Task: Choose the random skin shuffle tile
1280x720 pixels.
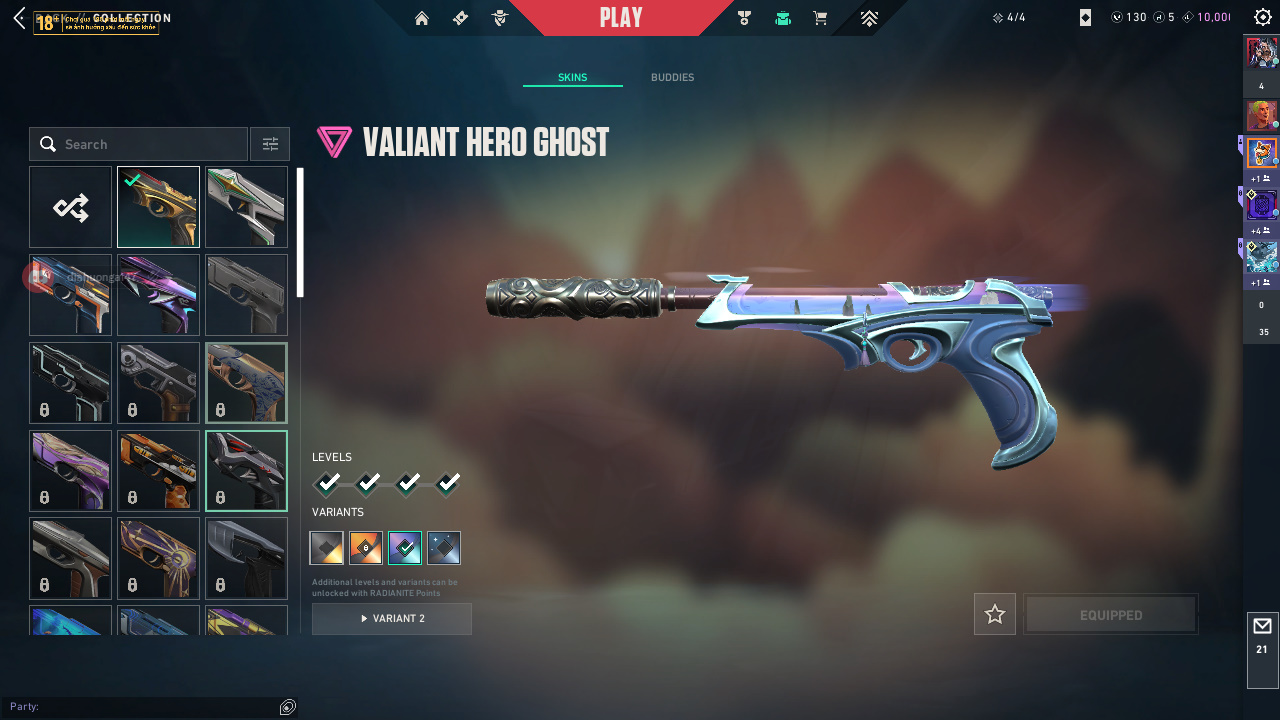Action: pos(70,207)
